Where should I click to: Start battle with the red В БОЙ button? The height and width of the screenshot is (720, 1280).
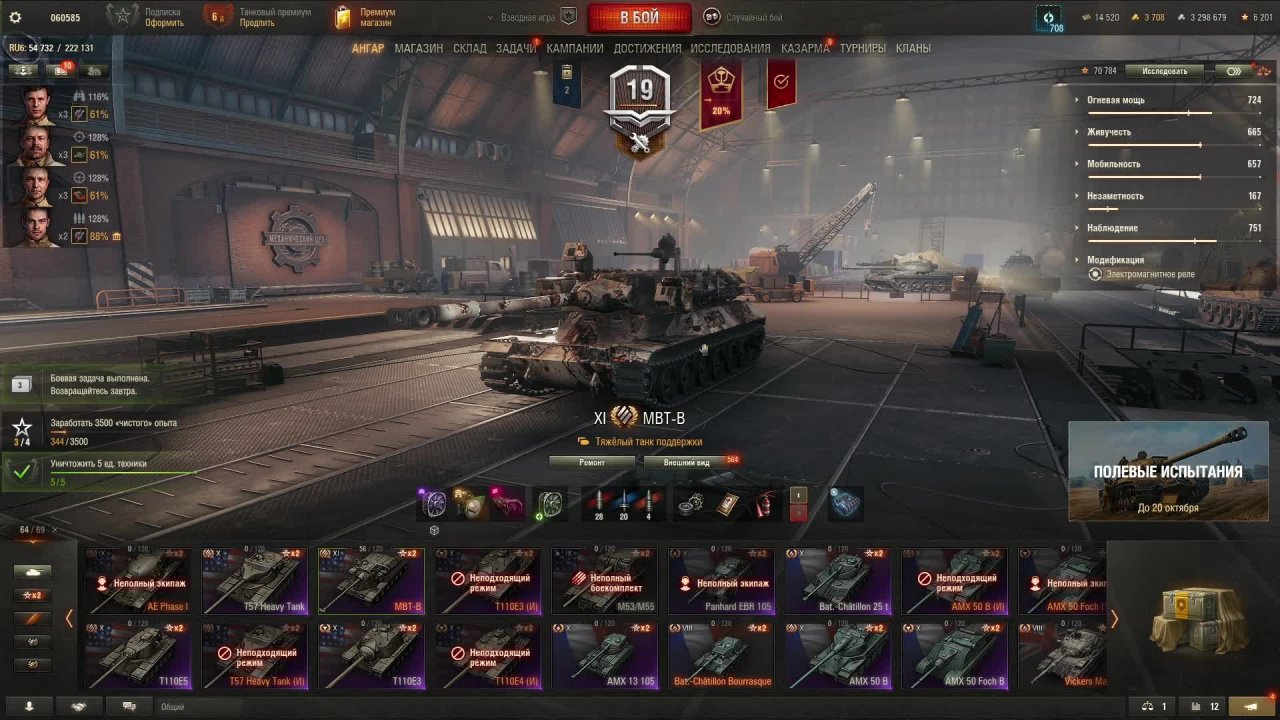(639, 18)
